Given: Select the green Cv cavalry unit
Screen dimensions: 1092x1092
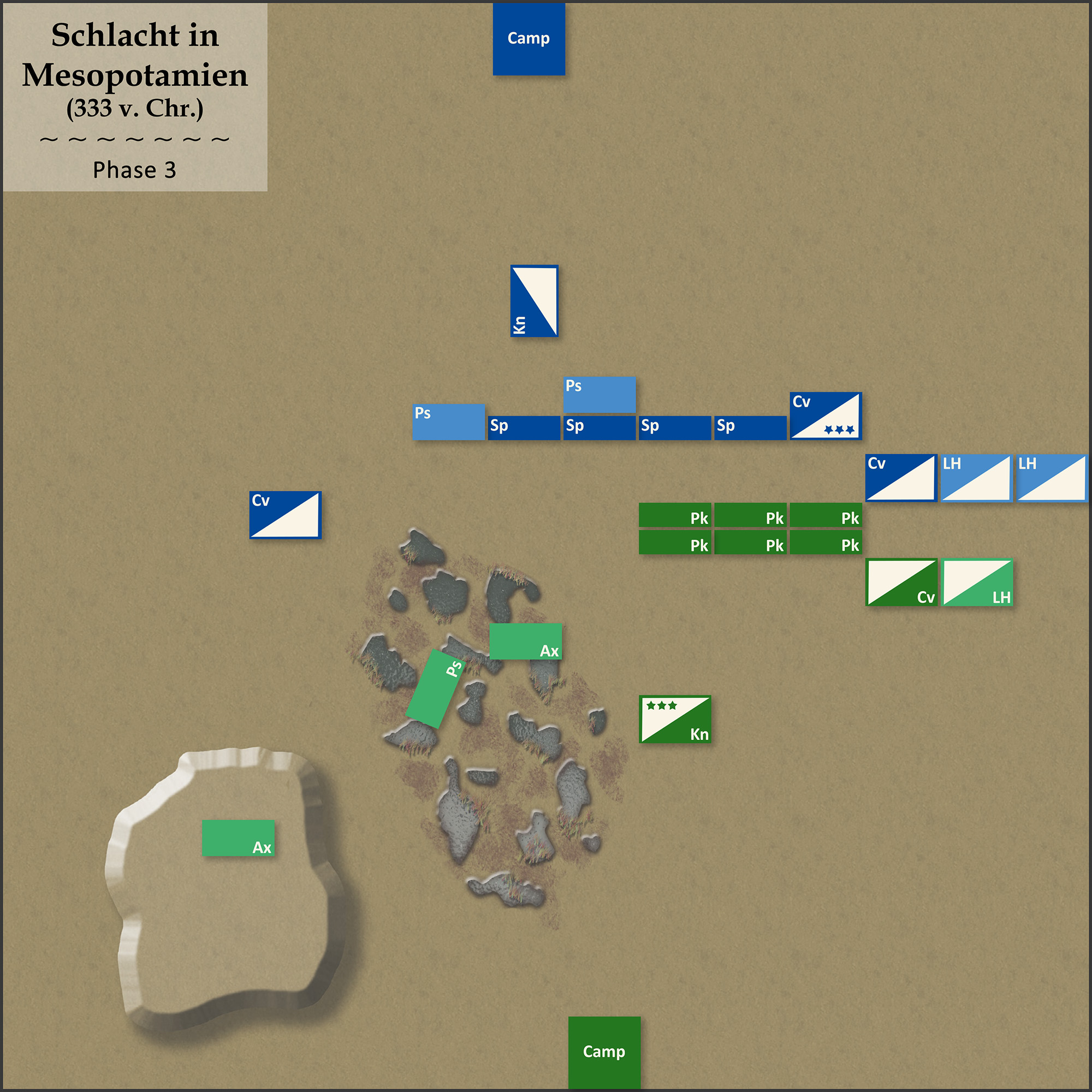Looking at the screenshot, I should tap(901, 582).
